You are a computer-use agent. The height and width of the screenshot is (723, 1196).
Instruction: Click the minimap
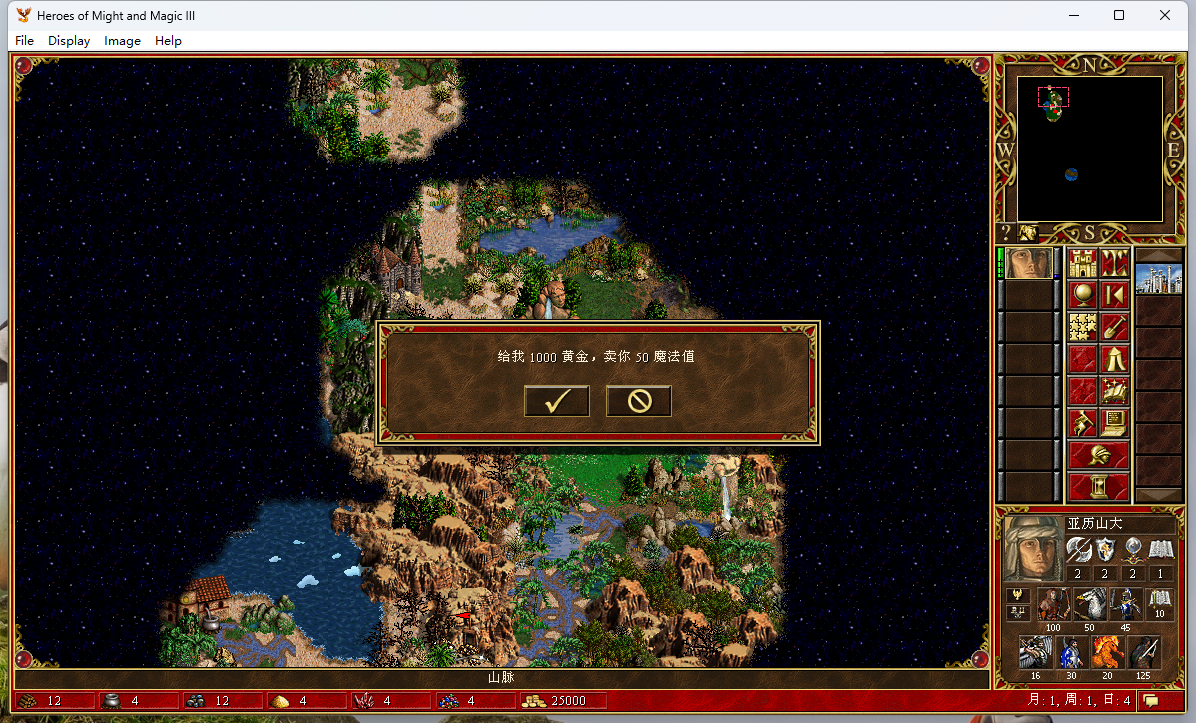tap(1089, 149)
